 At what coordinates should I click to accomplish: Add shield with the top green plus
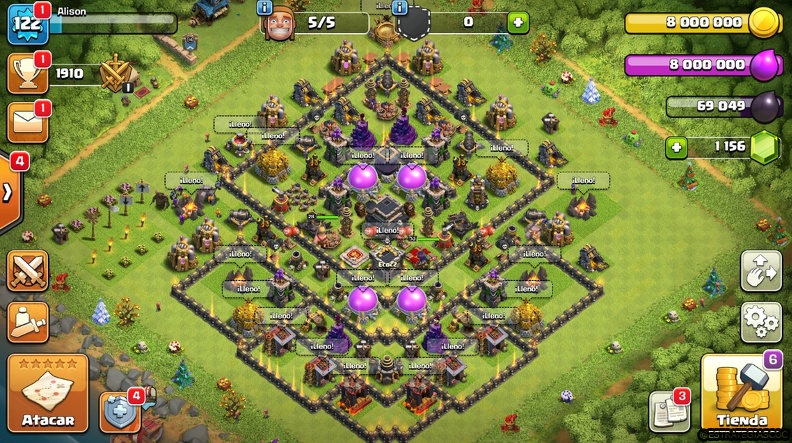tap(517, 22)
